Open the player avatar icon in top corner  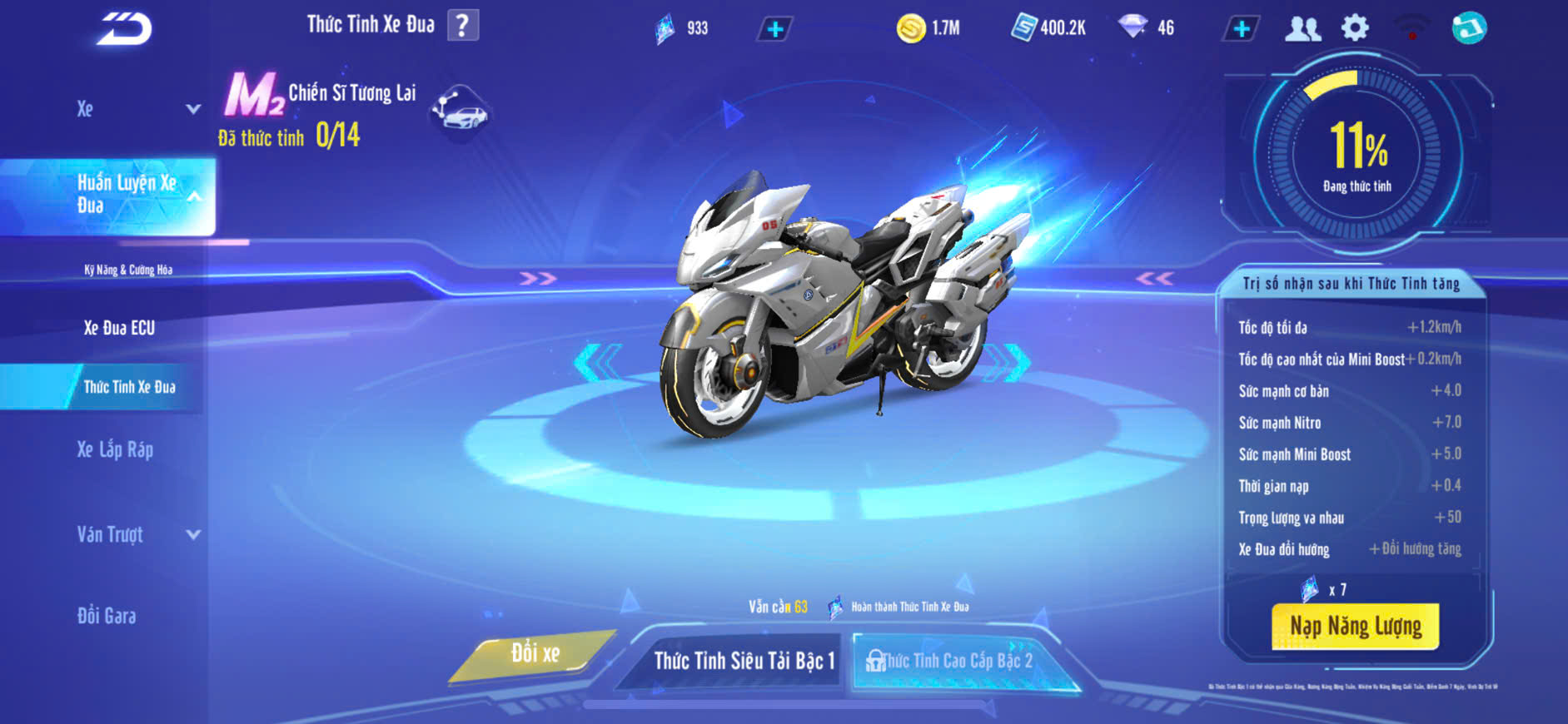(x=1469, y=28)
